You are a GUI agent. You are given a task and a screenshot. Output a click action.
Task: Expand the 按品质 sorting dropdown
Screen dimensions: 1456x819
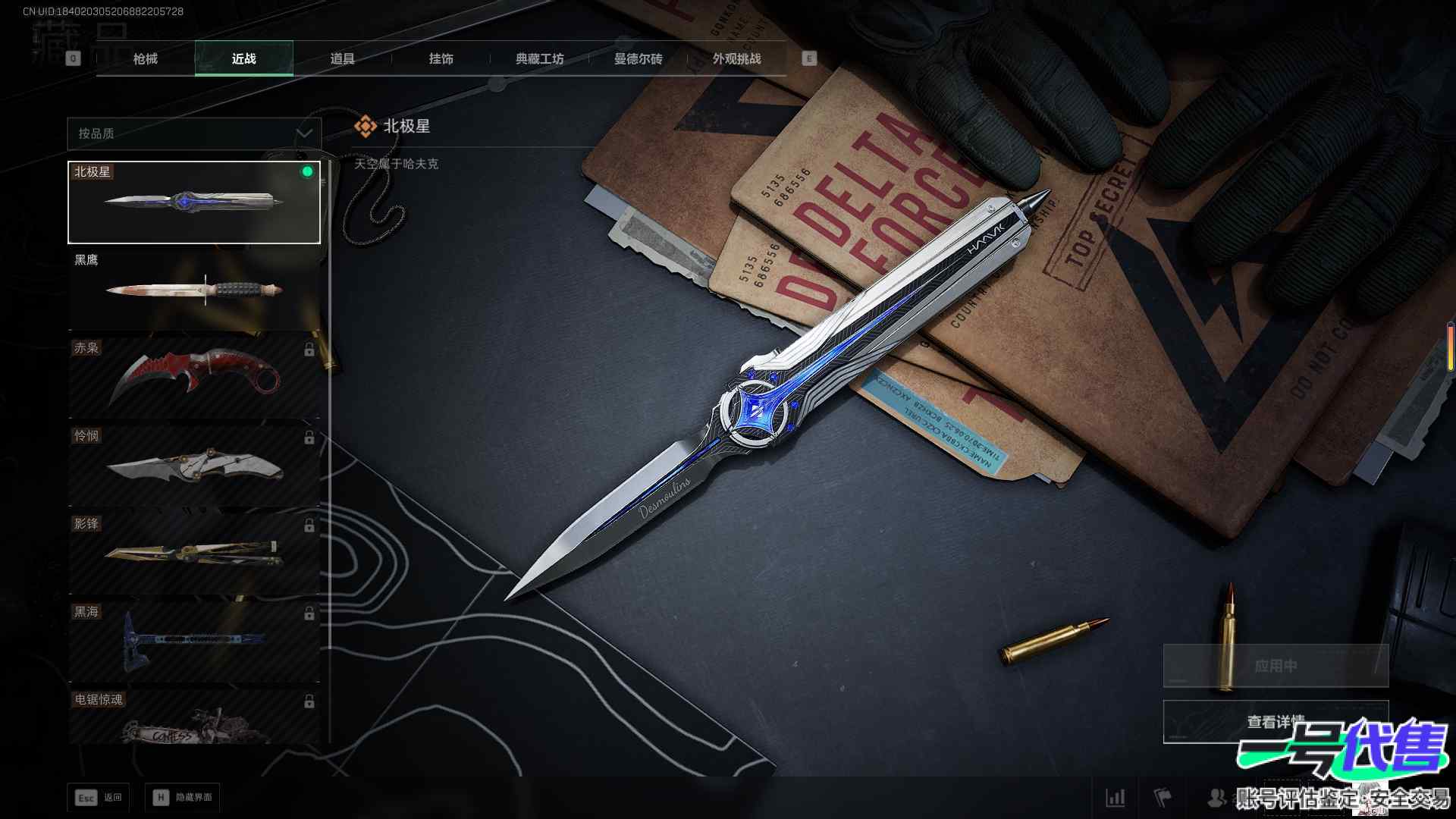(x=194, y=133)
